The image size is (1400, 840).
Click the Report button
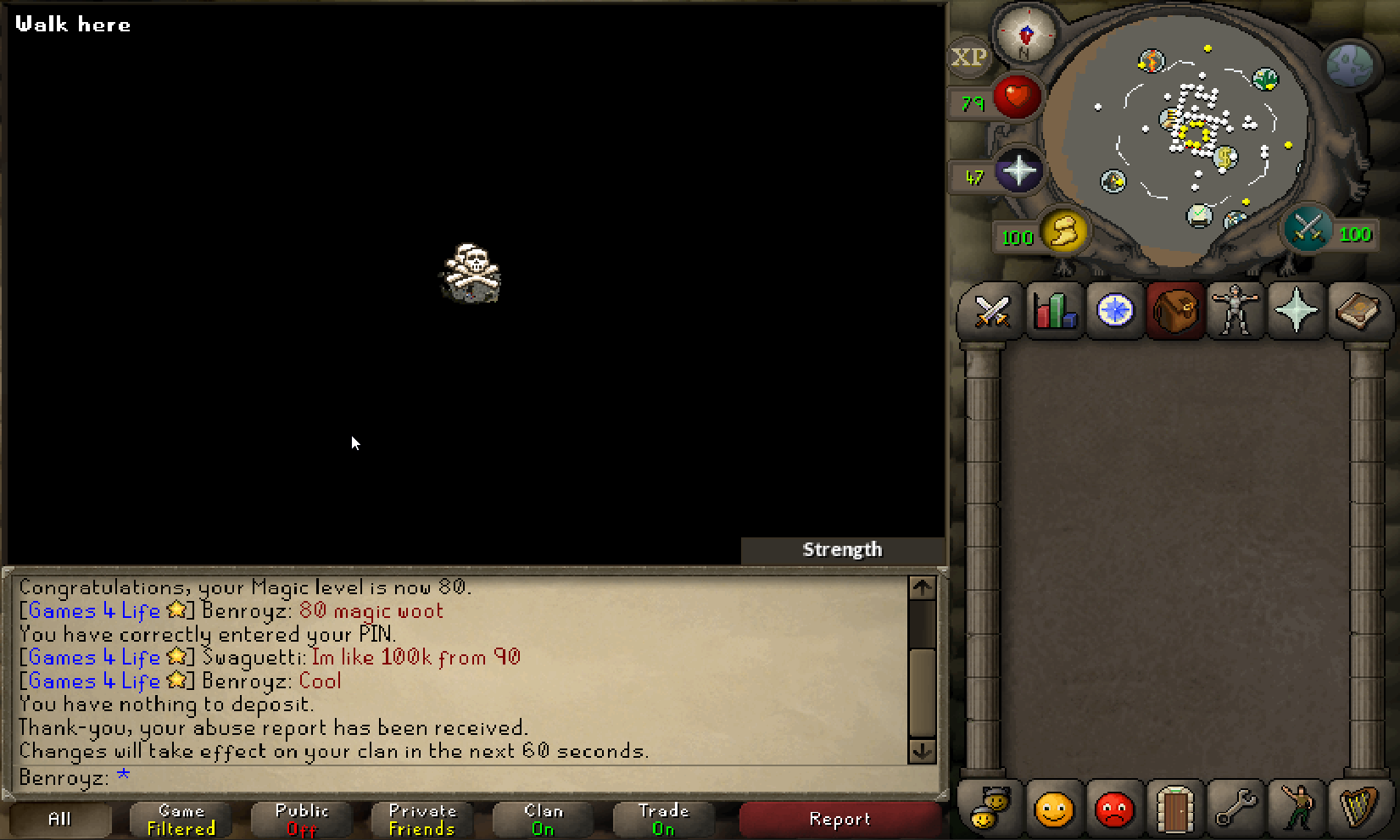[x=839, y=820]
